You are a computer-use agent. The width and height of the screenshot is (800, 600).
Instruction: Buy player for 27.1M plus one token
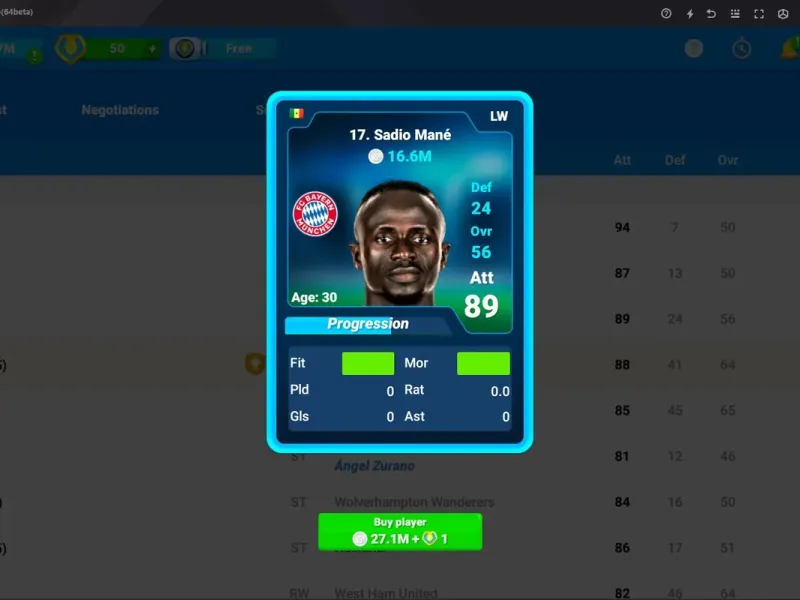[x=399, y=531]
